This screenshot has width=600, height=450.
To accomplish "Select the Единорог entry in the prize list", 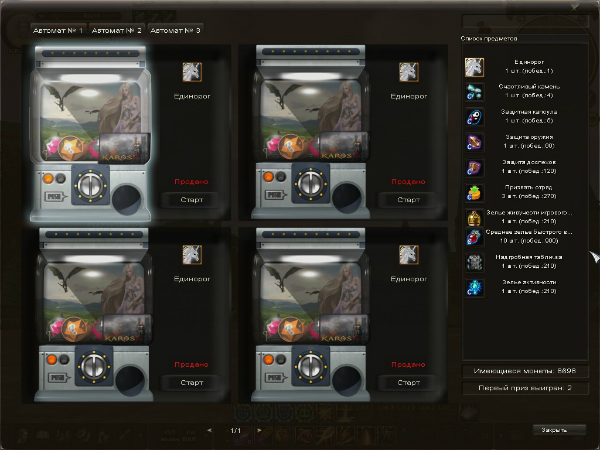I will pyautogui.click(x=531, y=67).
